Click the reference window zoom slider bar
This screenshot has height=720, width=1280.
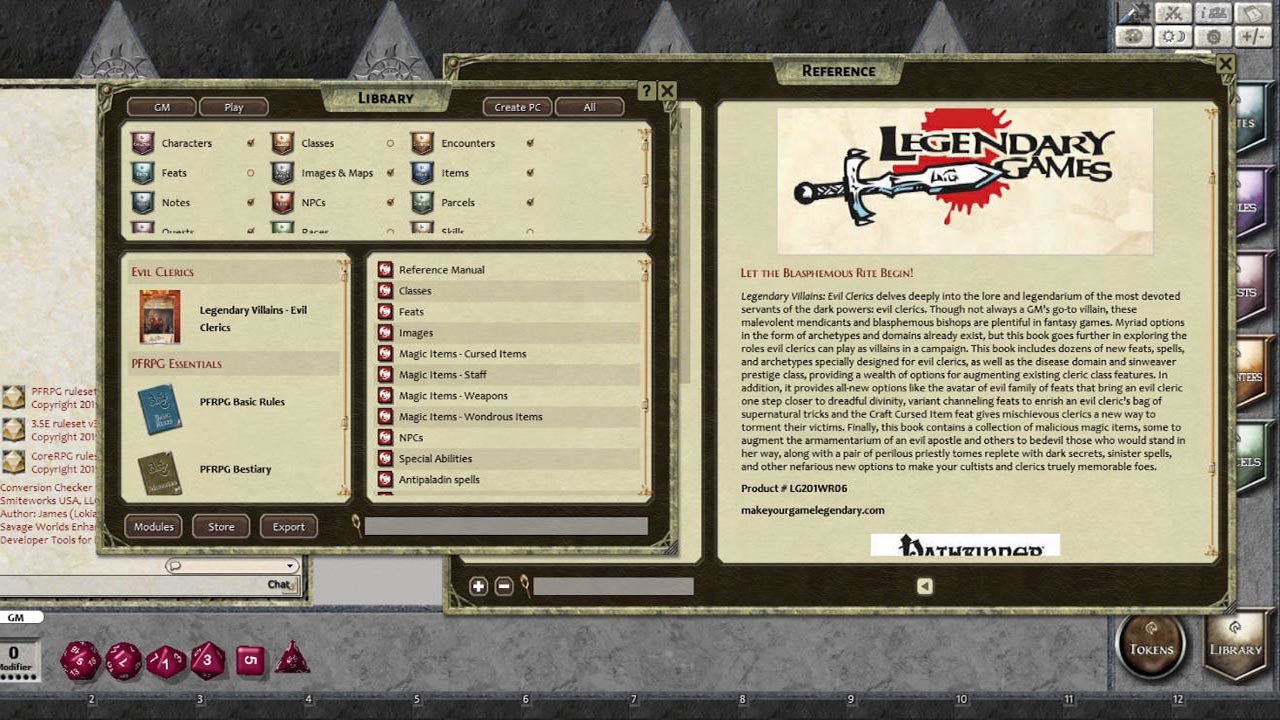tap(613, 586)
